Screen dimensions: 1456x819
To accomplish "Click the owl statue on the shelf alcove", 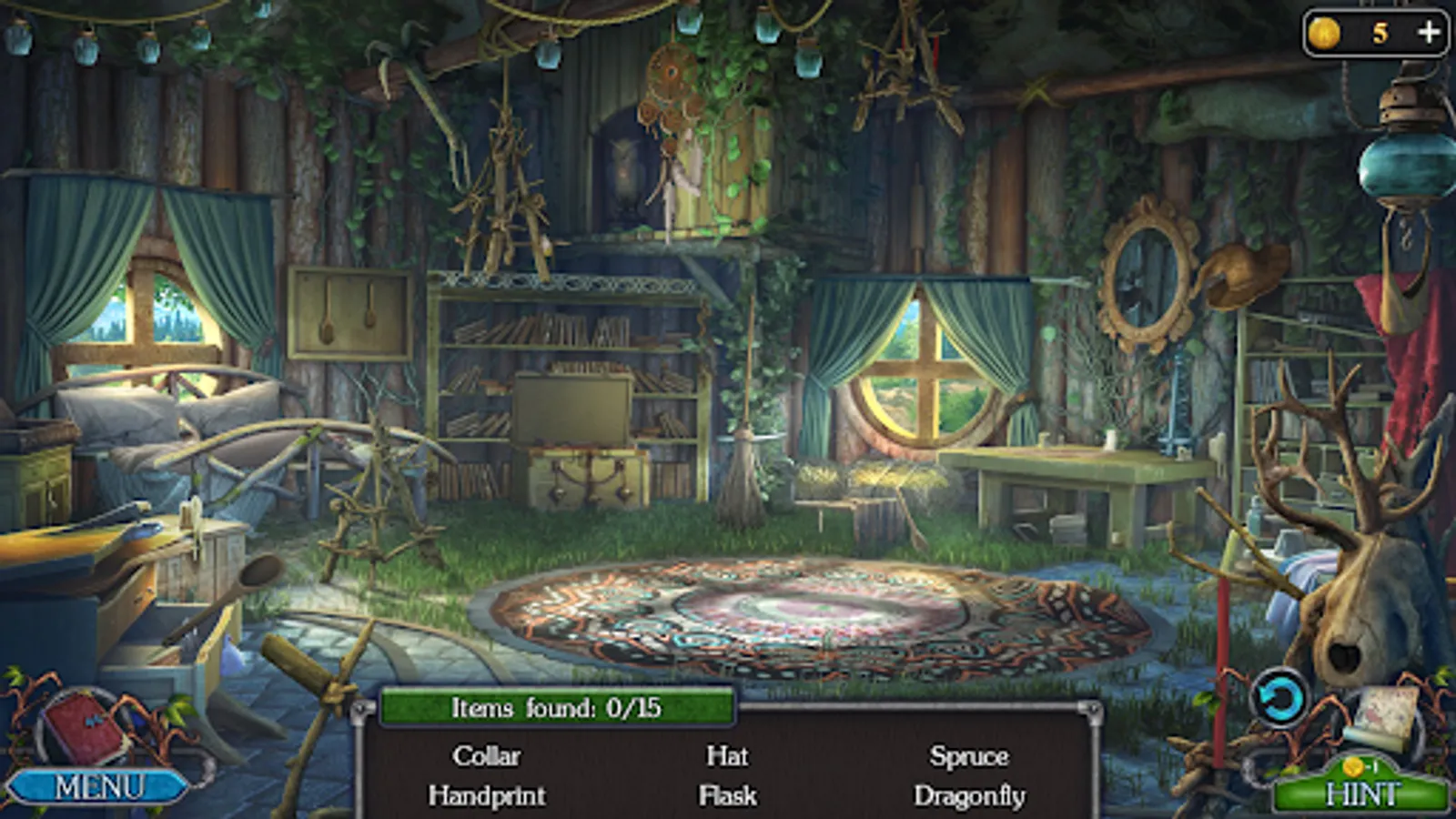I will coord(625,173).
